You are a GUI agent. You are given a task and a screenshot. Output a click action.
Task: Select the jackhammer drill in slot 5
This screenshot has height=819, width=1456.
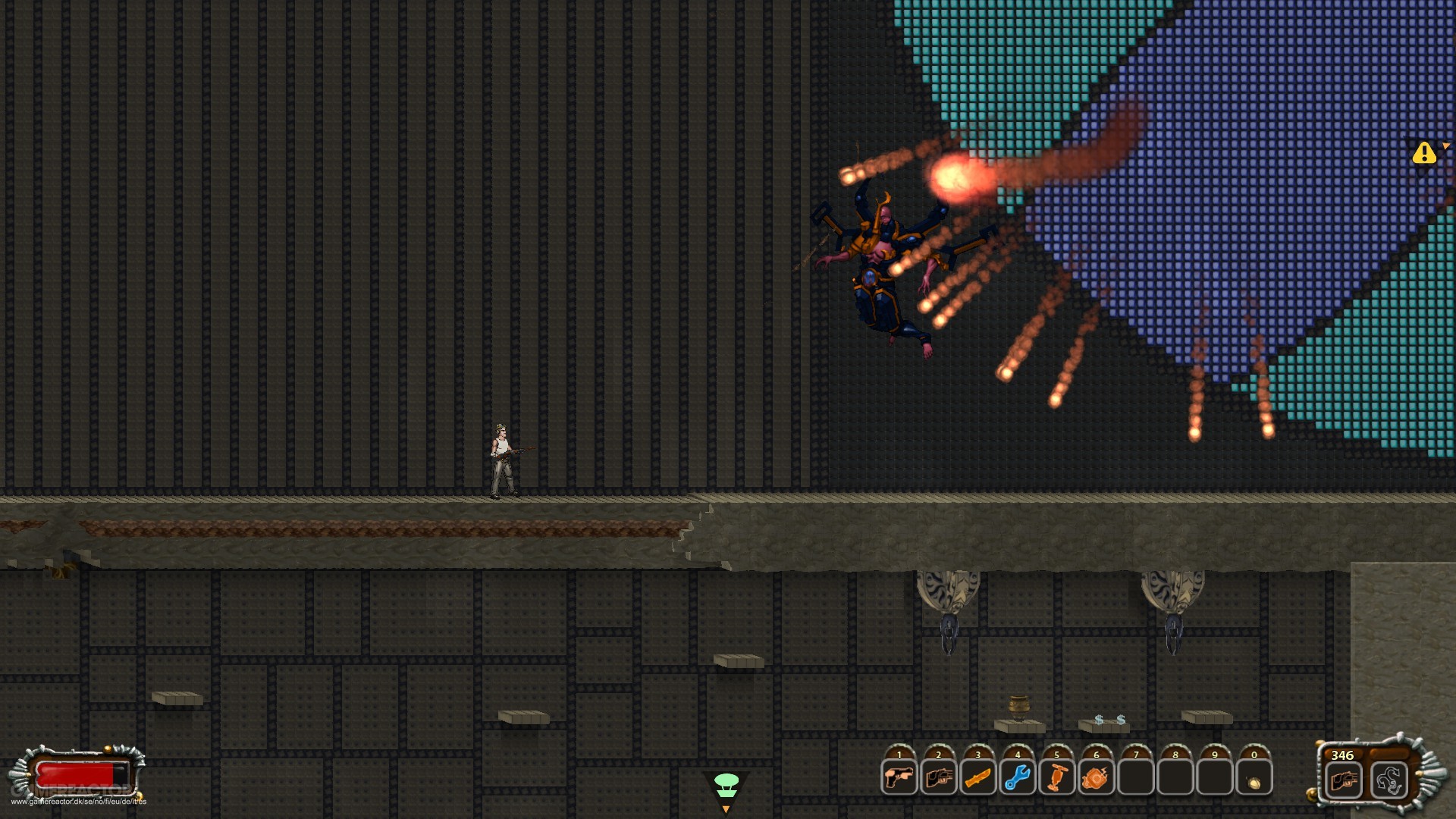[1056, 777]
